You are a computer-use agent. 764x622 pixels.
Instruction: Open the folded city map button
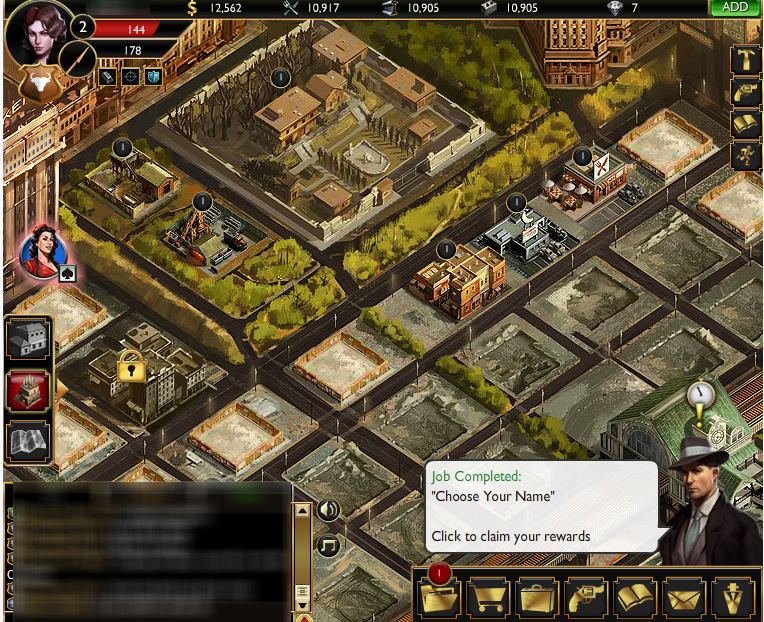pyautogui.click(x=28, y=441)
